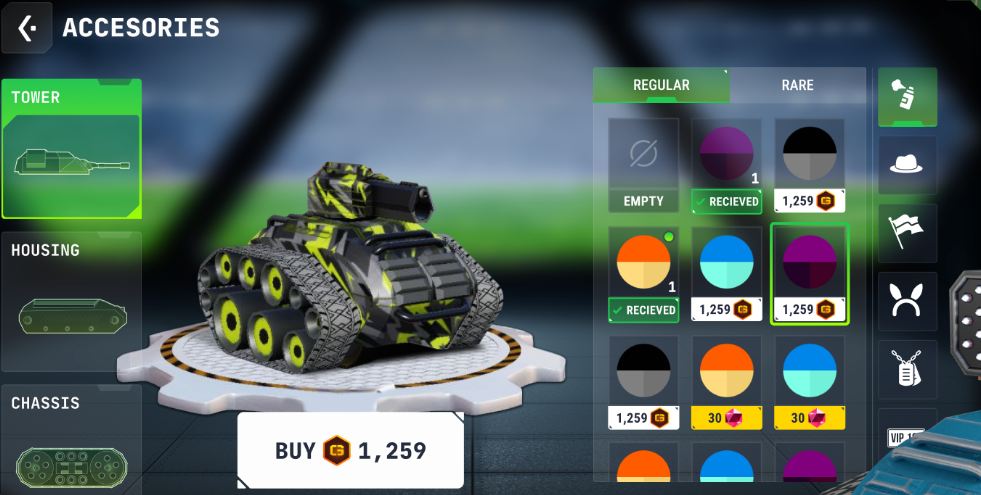Viewport: 981px width, 495px height.
Task: Select the orange swatch marked Recieved
Action: point(643,273)
